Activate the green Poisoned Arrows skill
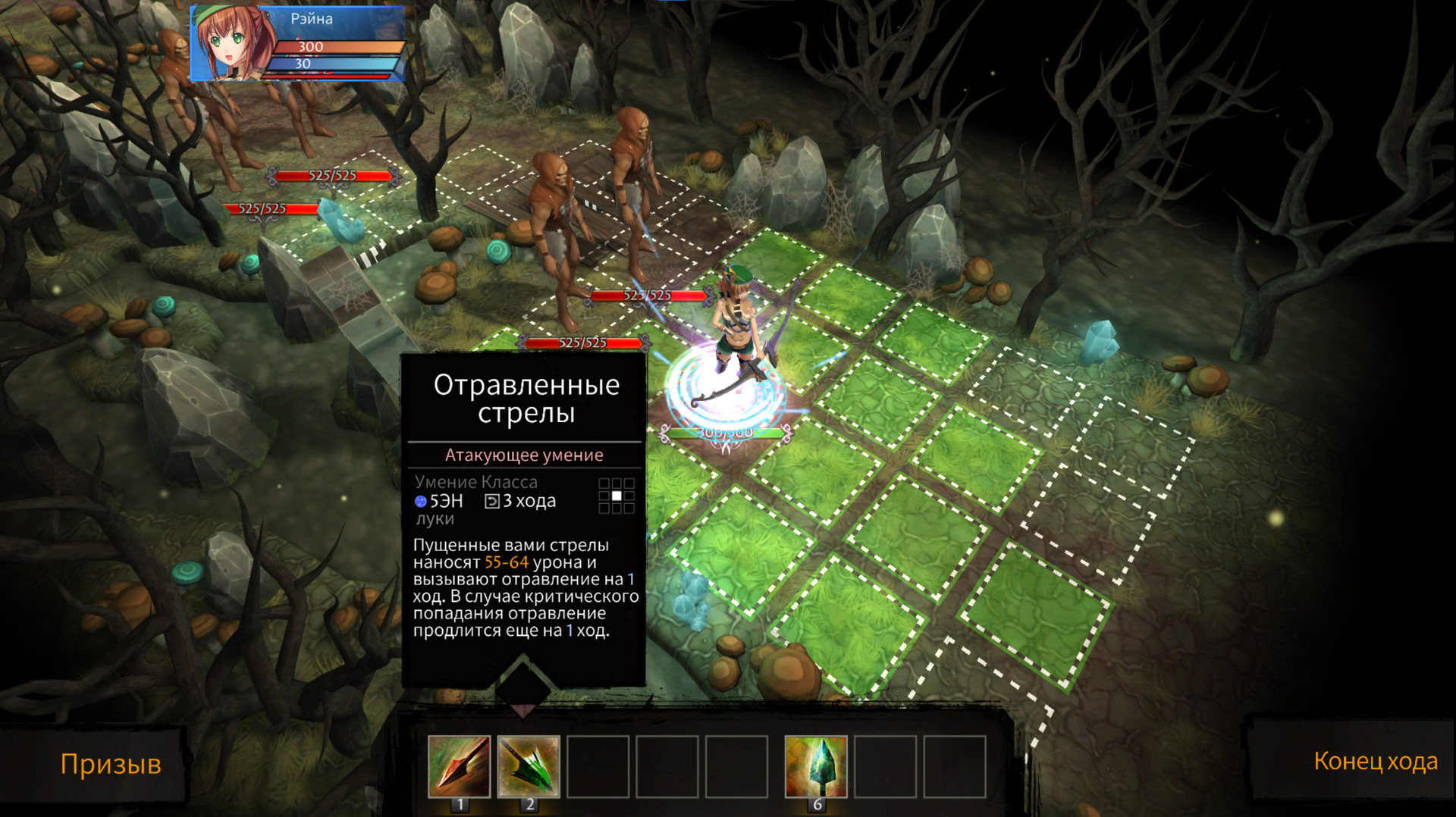 click(529, 766)
